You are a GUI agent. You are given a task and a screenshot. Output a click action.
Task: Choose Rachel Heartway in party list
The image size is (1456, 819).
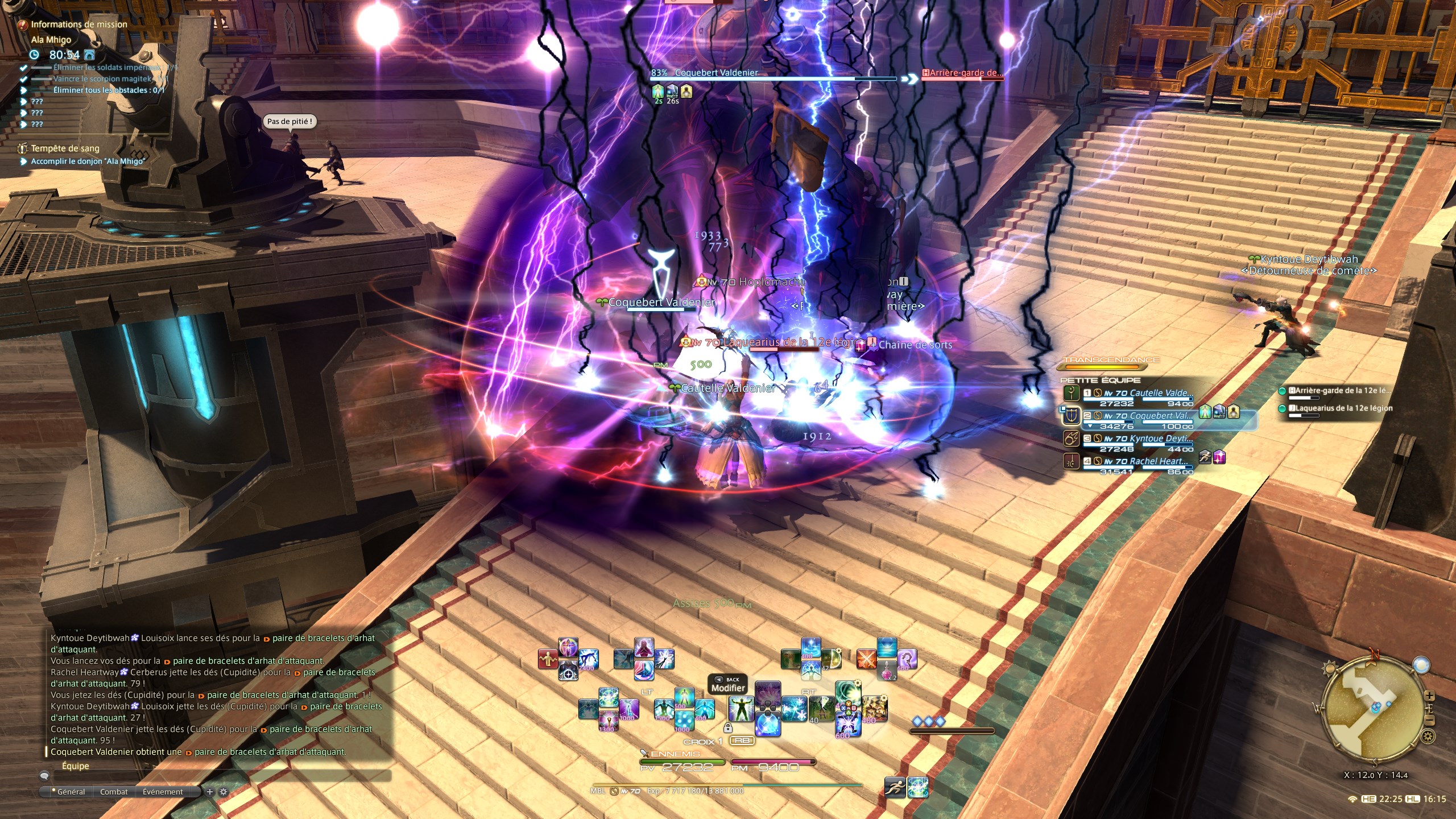1137,462
